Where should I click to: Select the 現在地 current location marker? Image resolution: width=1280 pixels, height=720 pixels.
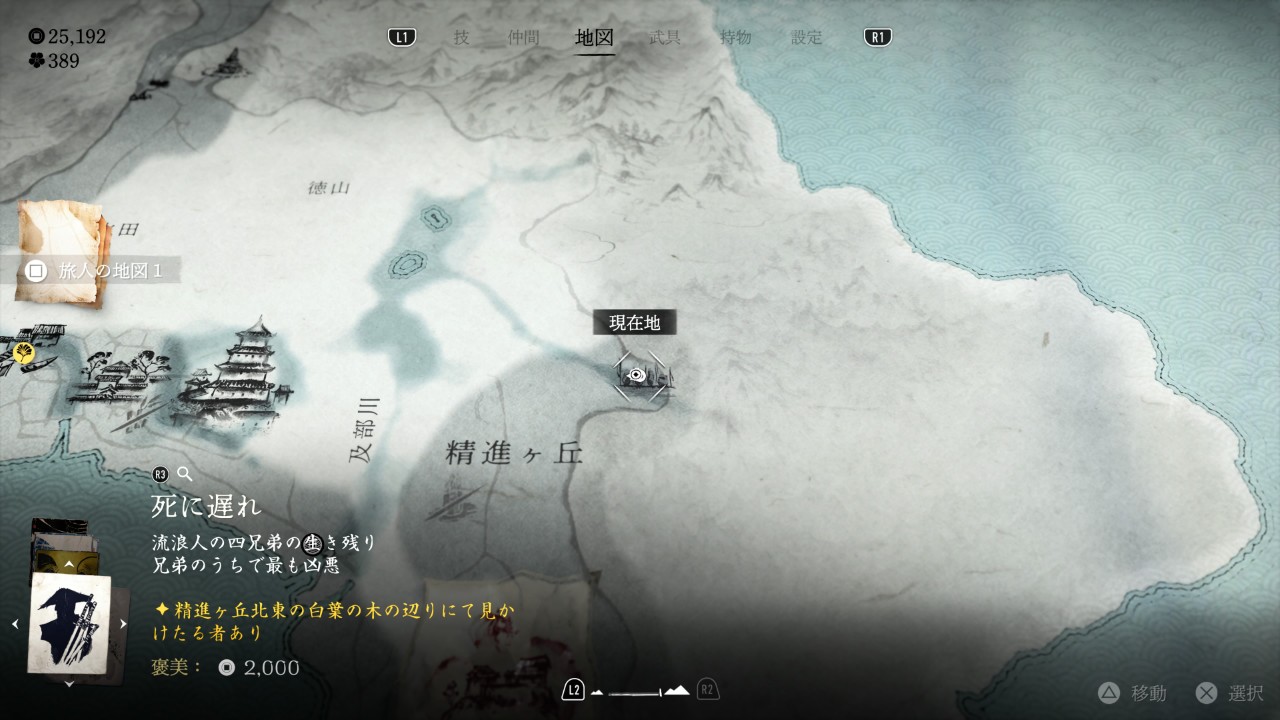pos(639,375)
